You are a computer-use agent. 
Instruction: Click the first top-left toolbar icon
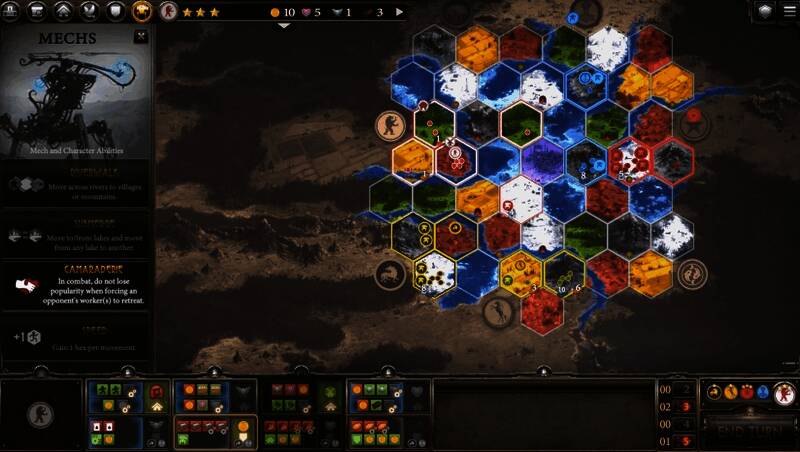12,12
